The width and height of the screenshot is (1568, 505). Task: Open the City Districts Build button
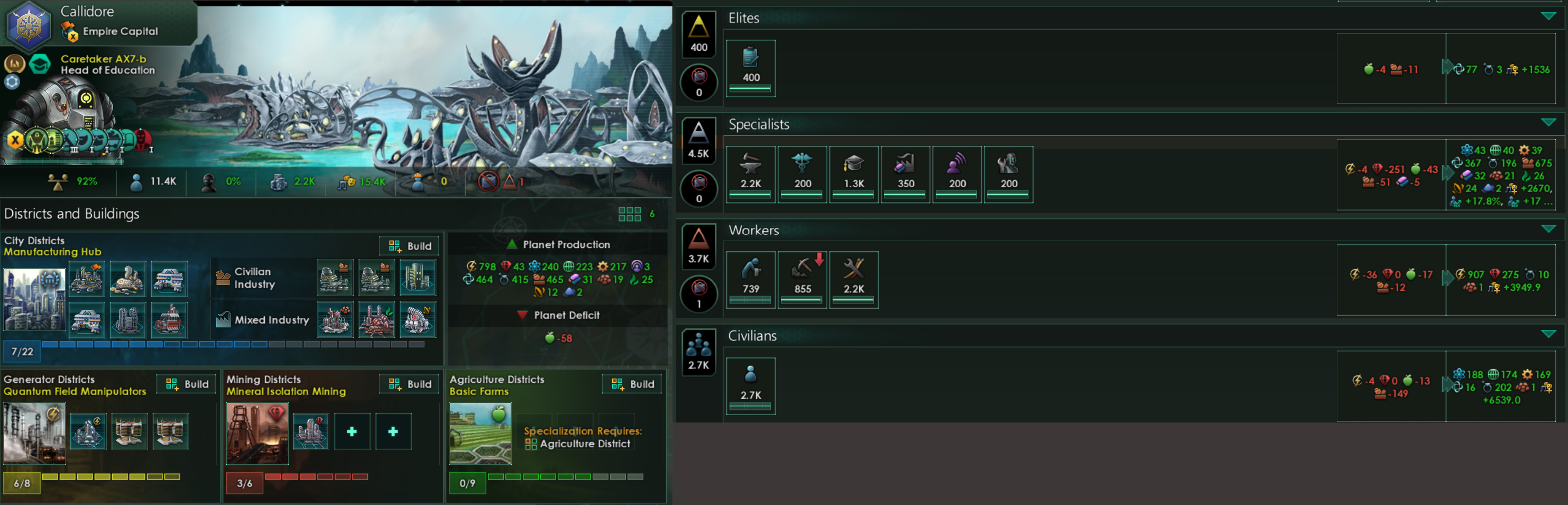pos(409,245)
